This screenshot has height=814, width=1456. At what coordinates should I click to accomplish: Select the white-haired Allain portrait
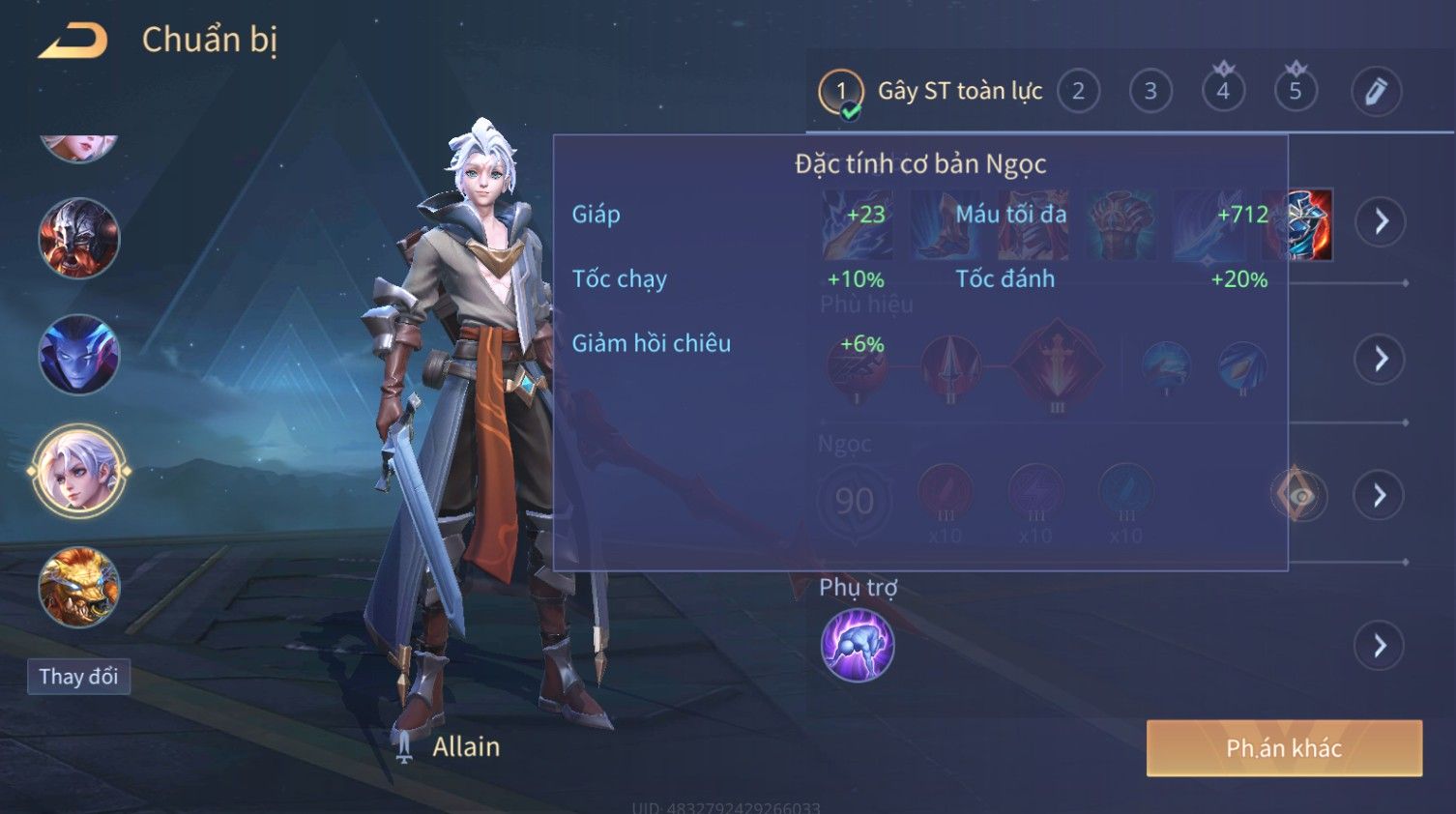[78, 472]
